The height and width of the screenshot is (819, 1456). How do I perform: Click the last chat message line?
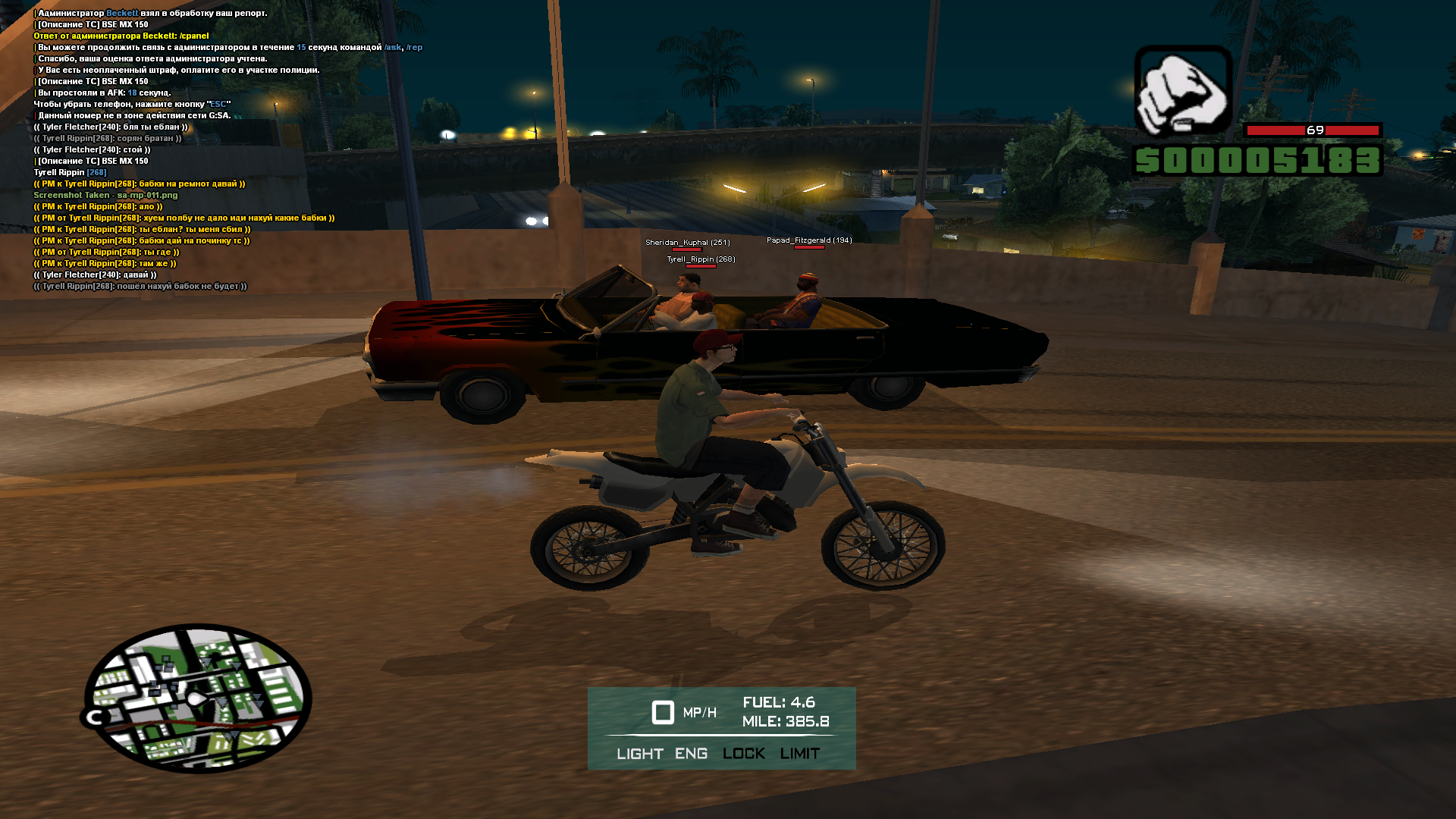point(140,287)
